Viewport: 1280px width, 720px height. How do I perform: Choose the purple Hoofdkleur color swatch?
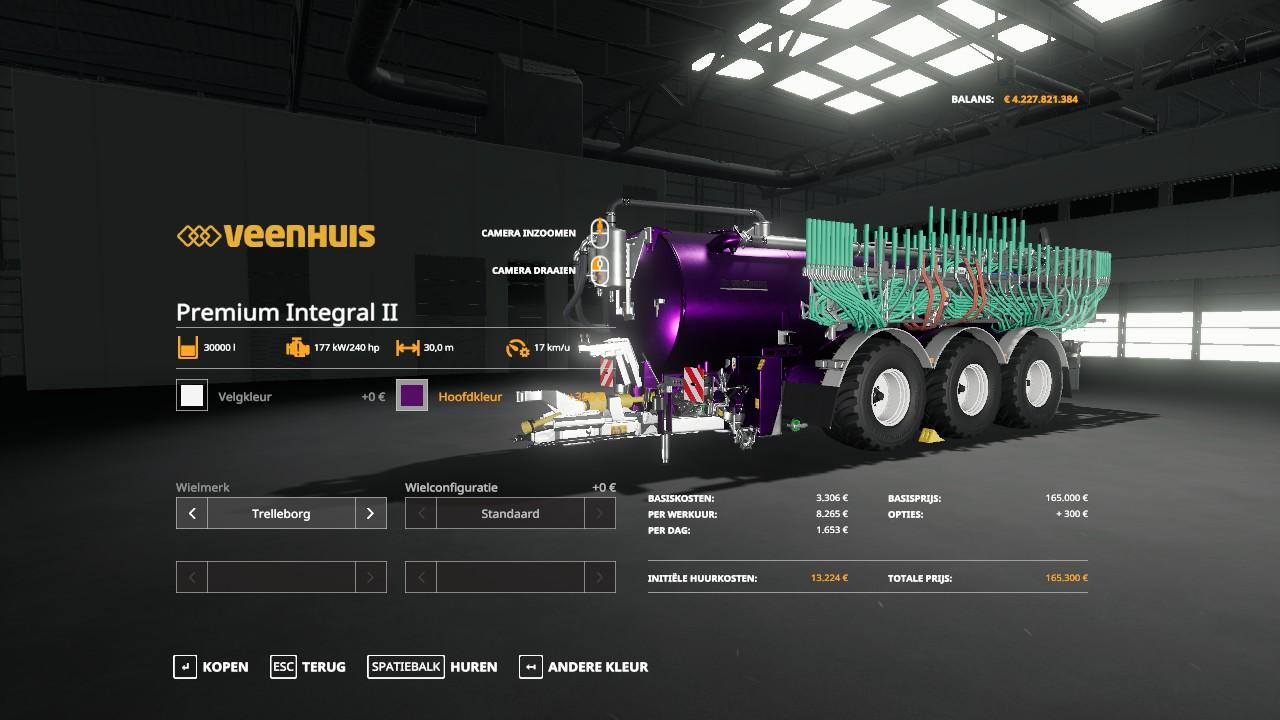(x=412, y=396)
